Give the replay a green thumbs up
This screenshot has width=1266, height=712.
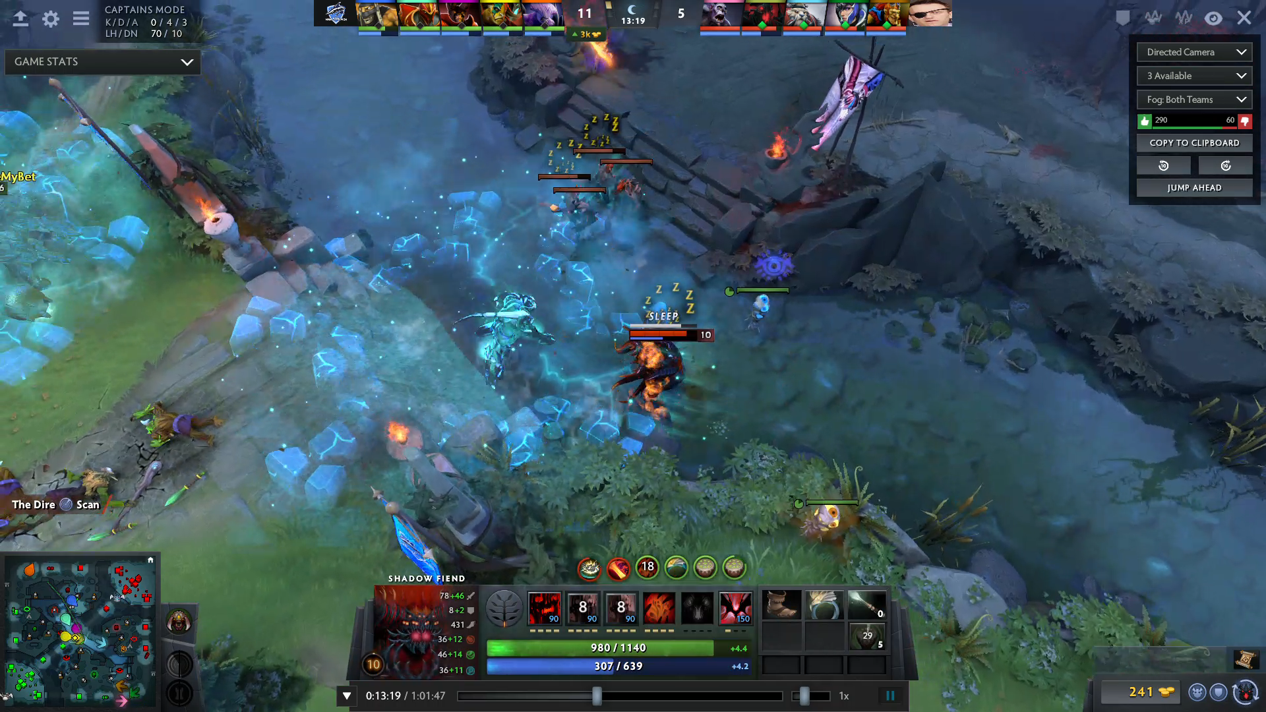pyautogui.click(x=1145, y=121)
